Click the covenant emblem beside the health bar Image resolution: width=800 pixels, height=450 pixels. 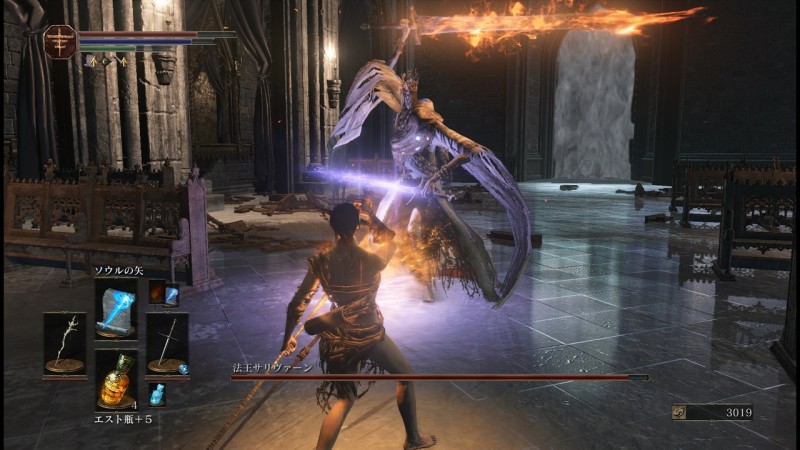tap(60, 41)
